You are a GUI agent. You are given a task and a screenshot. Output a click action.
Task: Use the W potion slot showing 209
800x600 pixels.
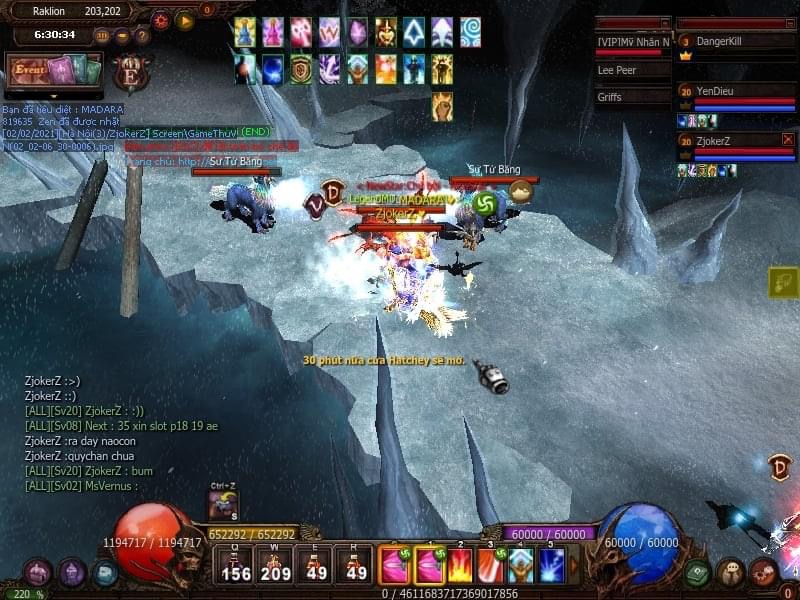click(x=275, y=567)
